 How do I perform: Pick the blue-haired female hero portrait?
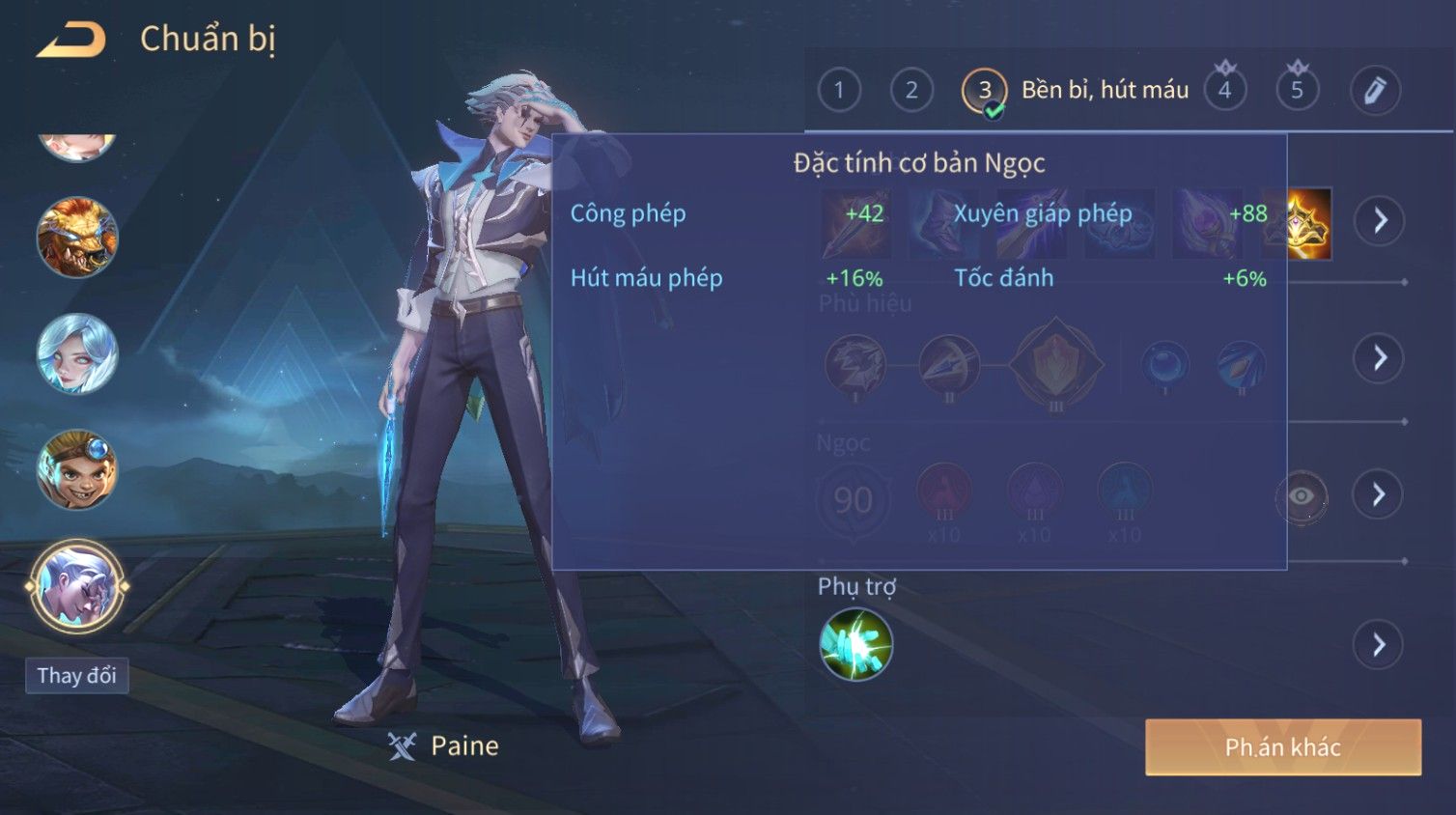point(77,353)
